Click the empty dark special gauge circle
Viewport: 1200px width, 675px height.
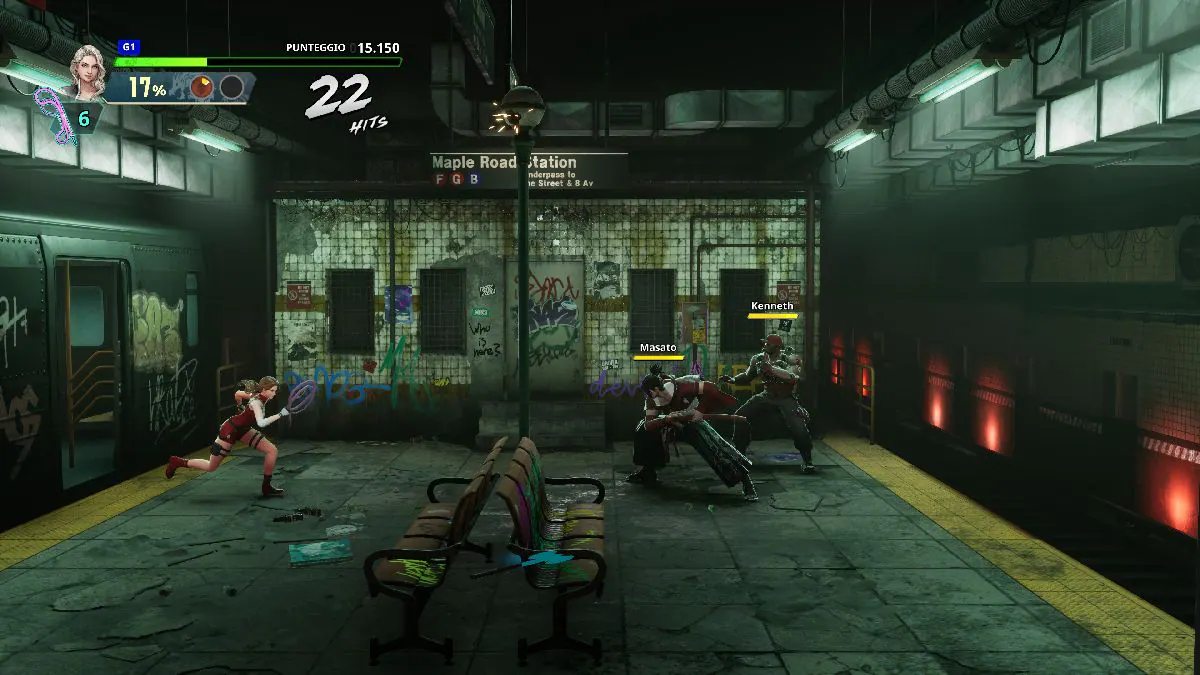pos(231,88)
